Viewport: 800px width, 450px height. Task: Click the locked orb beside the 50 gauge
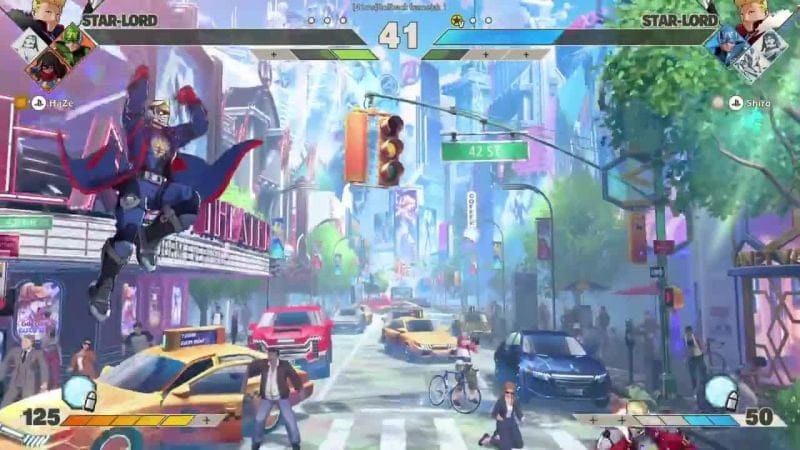point(721,393)
